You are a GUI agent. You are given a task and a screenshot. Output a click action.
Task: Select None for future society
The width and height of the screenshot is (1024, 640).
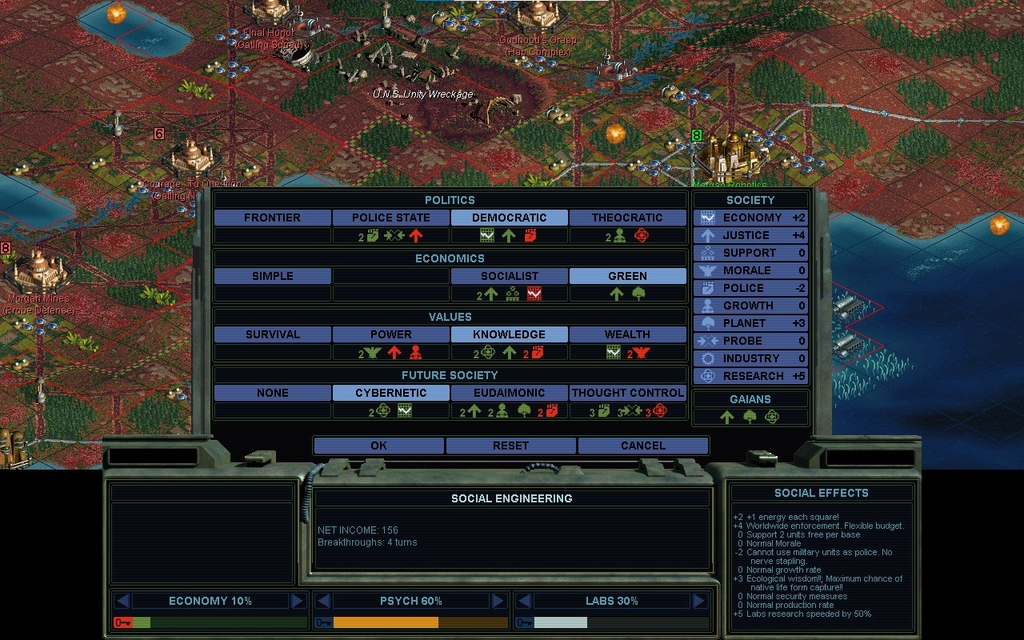(272, 393)
